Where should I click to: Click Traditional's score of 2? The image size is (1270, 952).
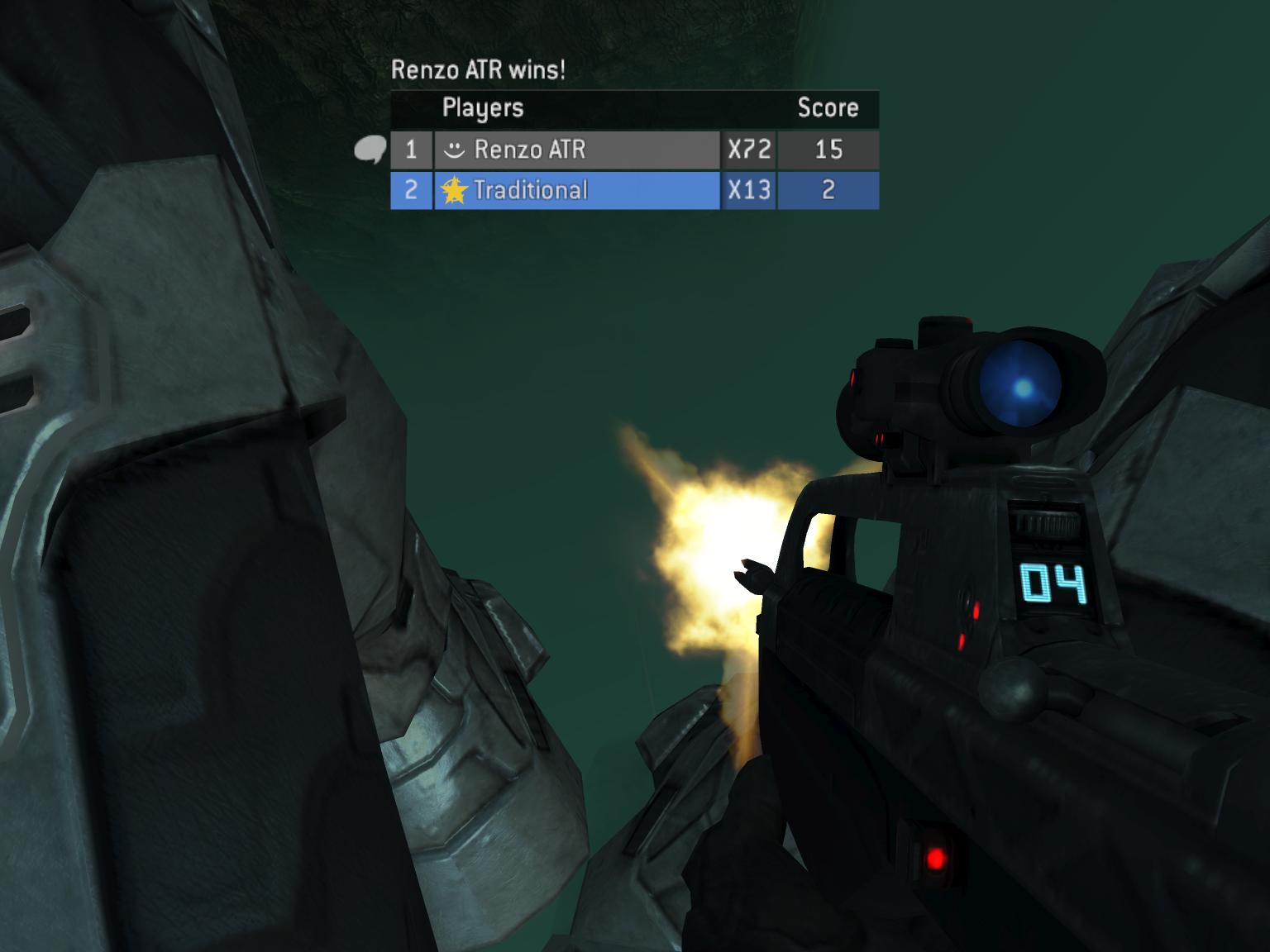[x=828, y=190]
